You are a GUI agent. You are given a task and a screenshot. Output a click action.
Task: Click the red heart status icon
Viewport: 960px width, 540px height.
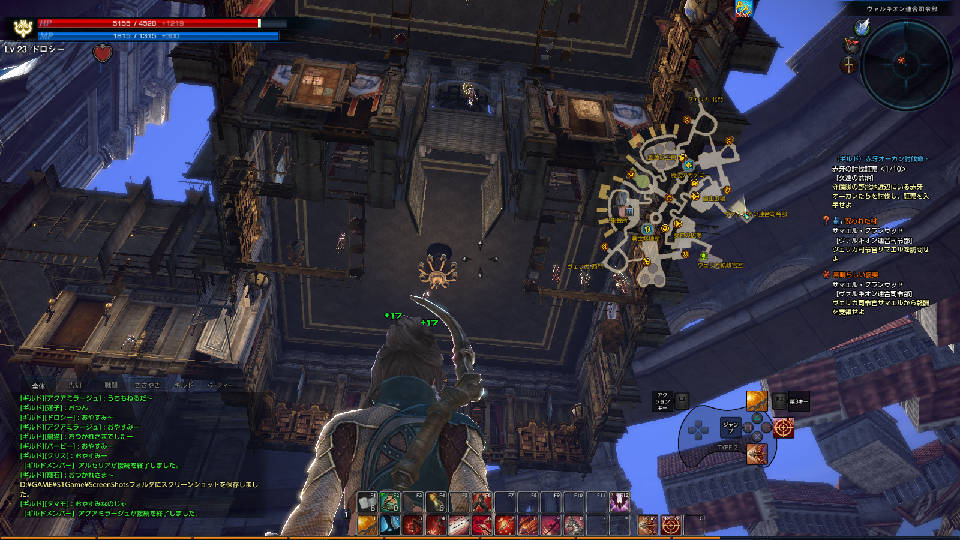coord(99,51)
